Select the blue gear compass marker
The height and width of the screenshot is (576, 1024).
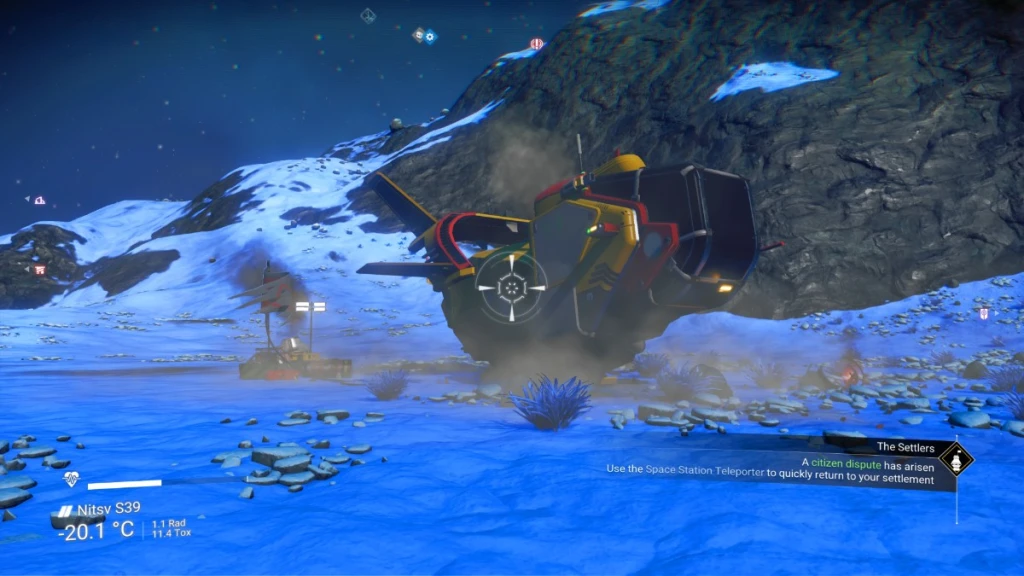click(x=430, y=37)
